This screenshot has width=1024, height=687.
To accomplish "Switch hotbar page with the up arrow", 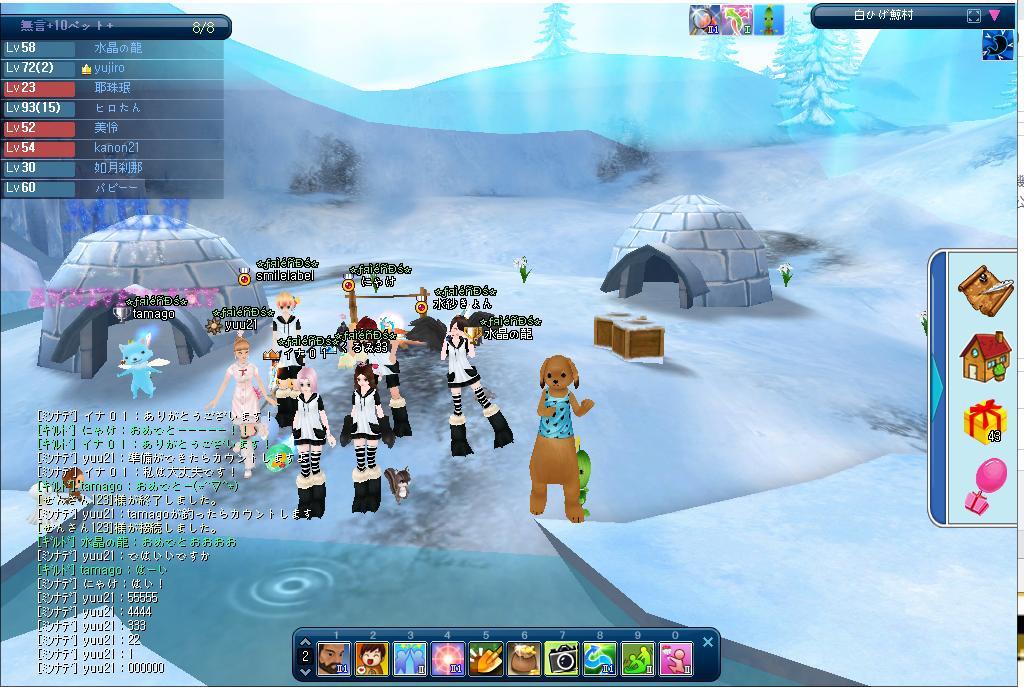I will [x=306, y=643].
